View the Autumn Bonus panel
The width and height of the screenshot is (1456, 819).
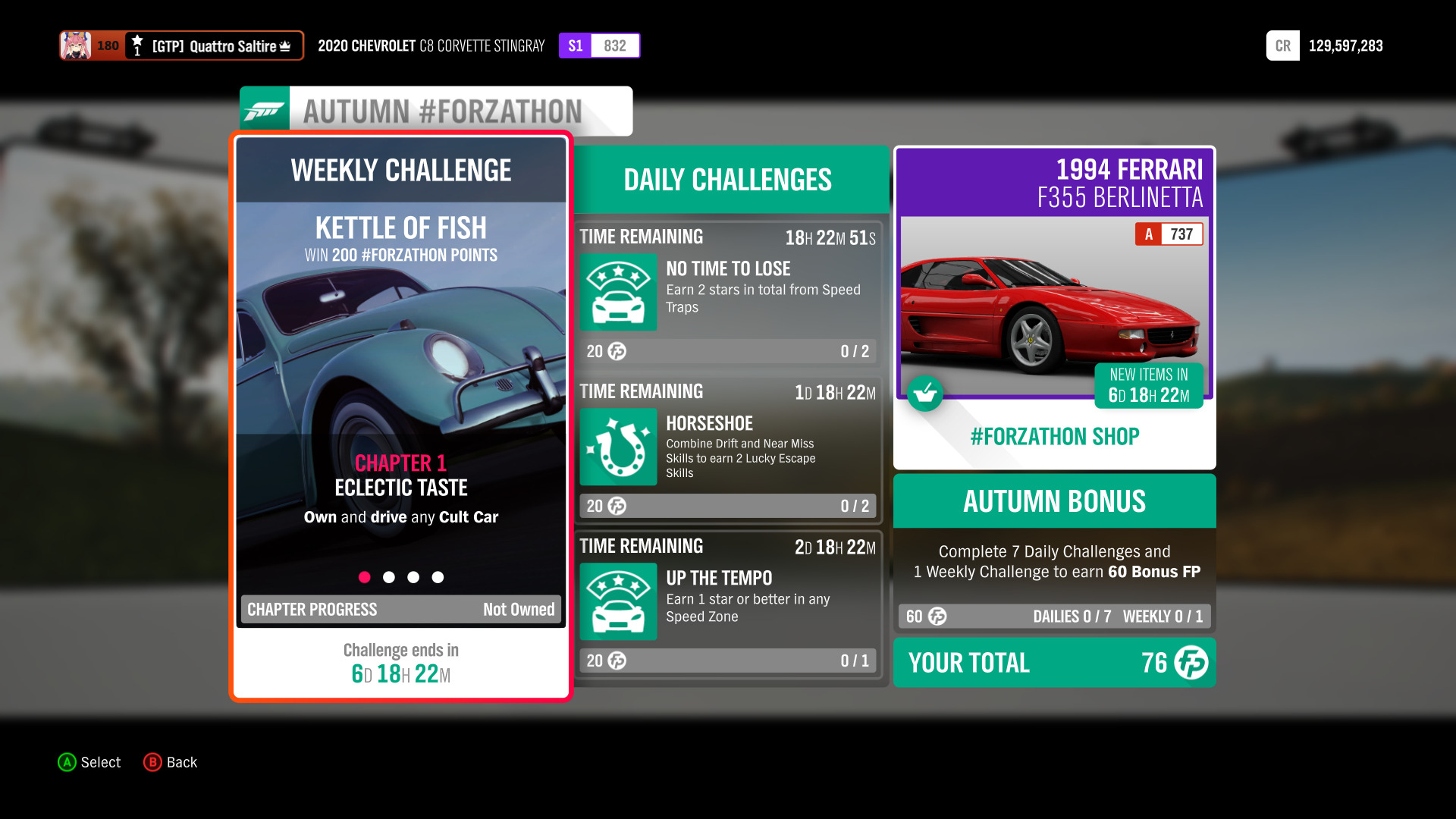coord(1054,552)
